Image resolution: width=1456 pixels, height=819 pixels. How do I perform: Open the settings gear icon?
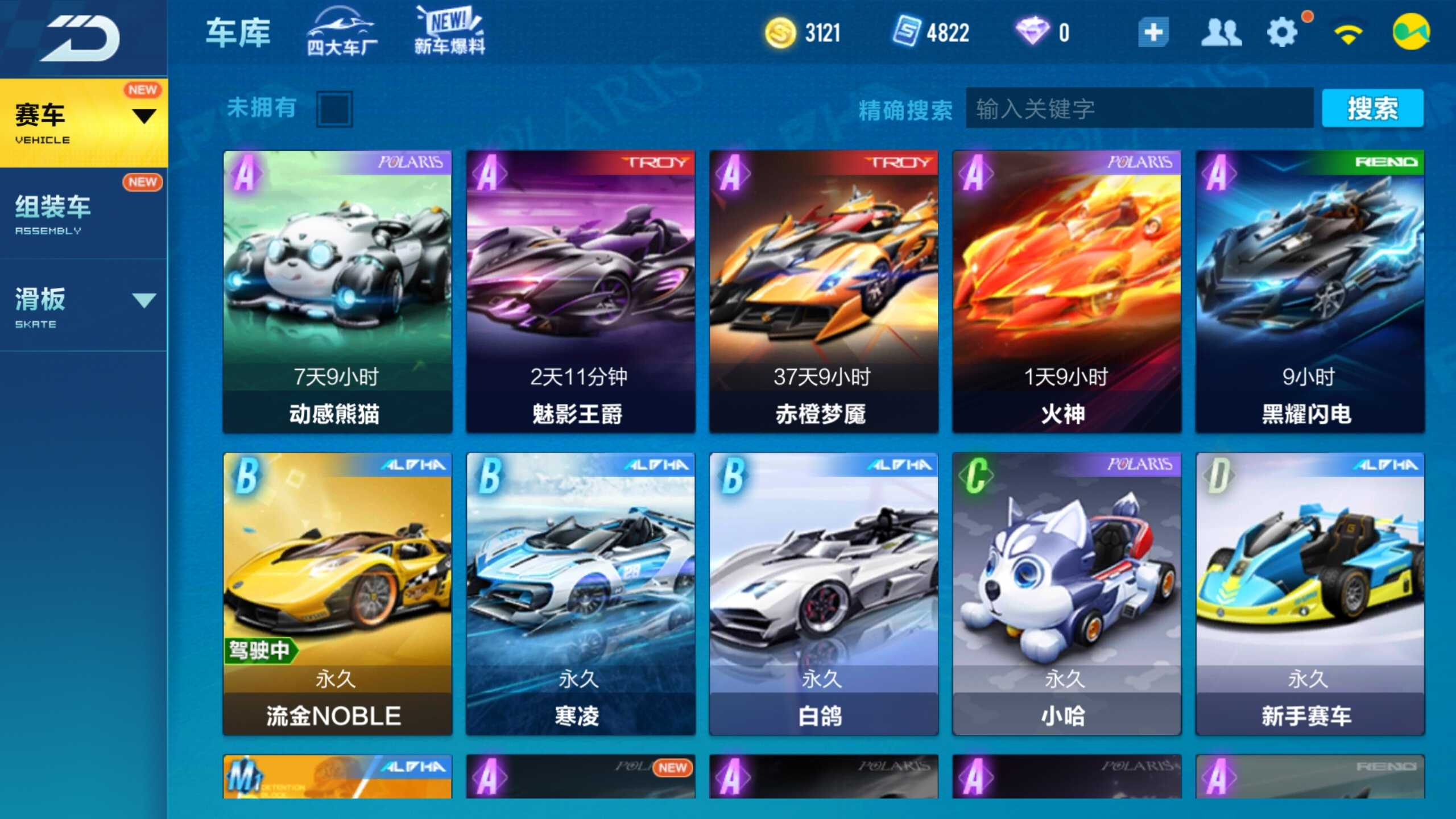point(1283,33)
